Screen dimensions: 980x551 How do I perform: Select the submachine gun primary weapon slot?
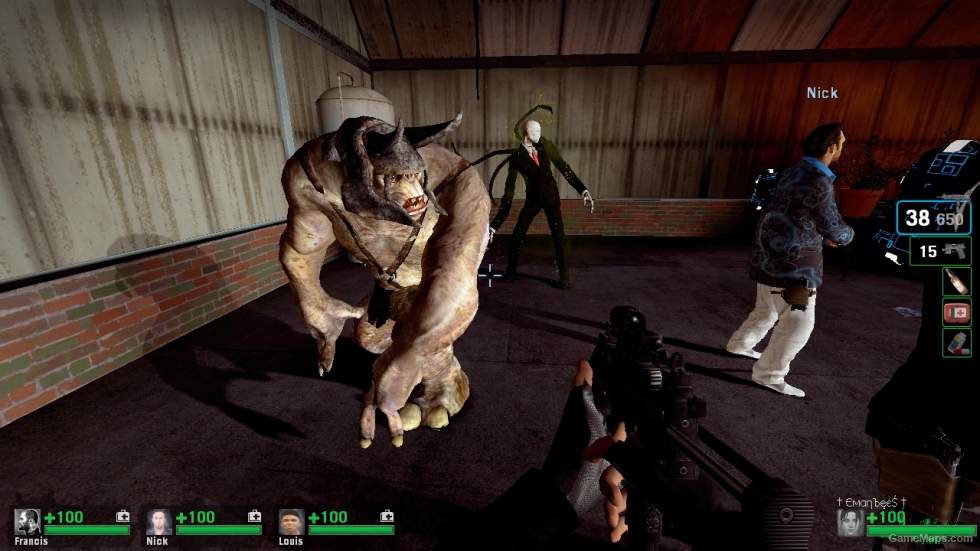(x=933, y=218)
